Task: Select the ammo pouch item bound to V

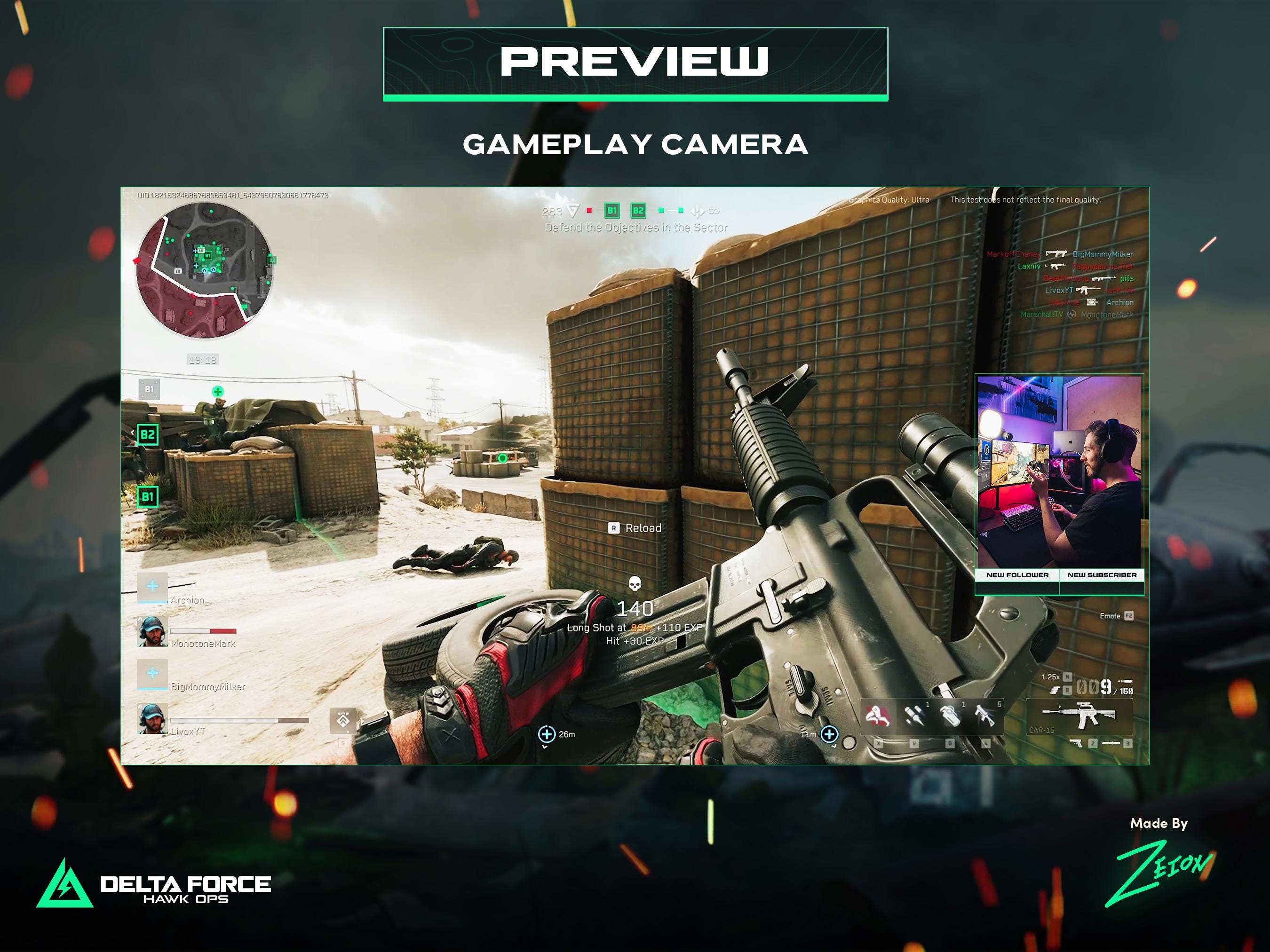Action: (x=915, y=716)
